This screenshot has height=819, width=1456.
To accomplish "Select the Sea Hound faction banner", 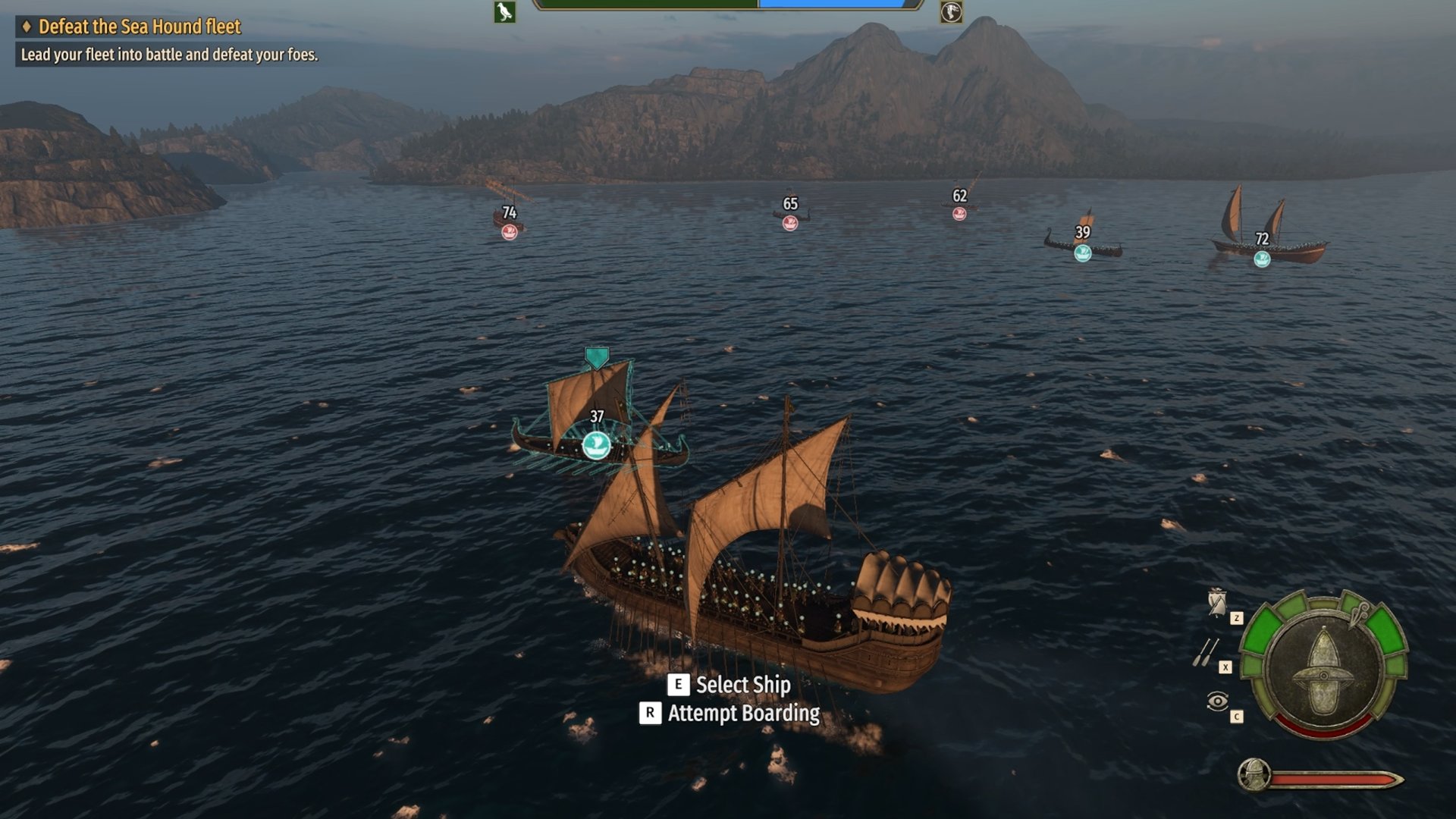I will click(x=951, y=12).
